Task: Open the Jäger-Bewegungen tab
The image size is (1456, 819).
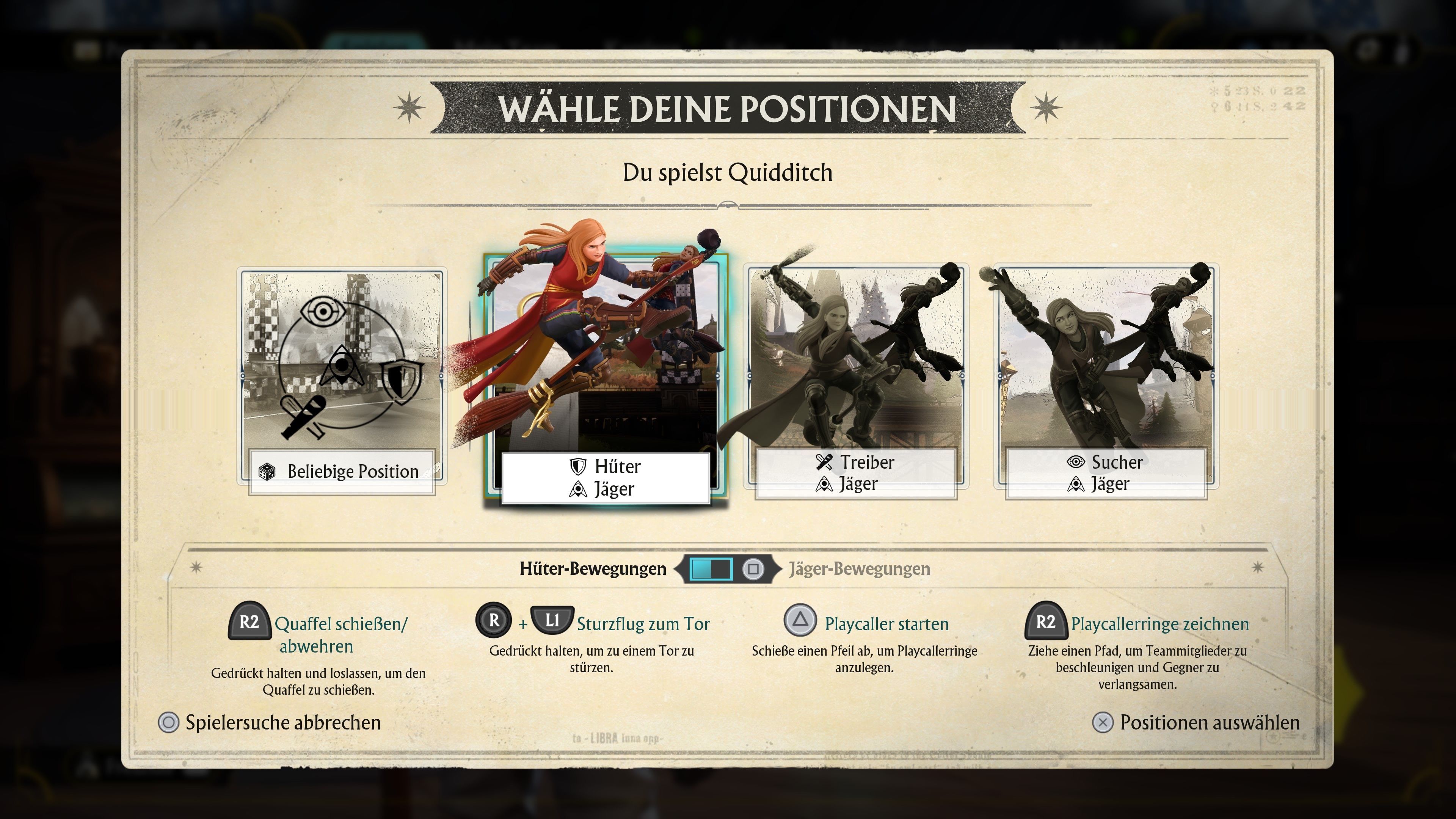Action: (858, 569)
